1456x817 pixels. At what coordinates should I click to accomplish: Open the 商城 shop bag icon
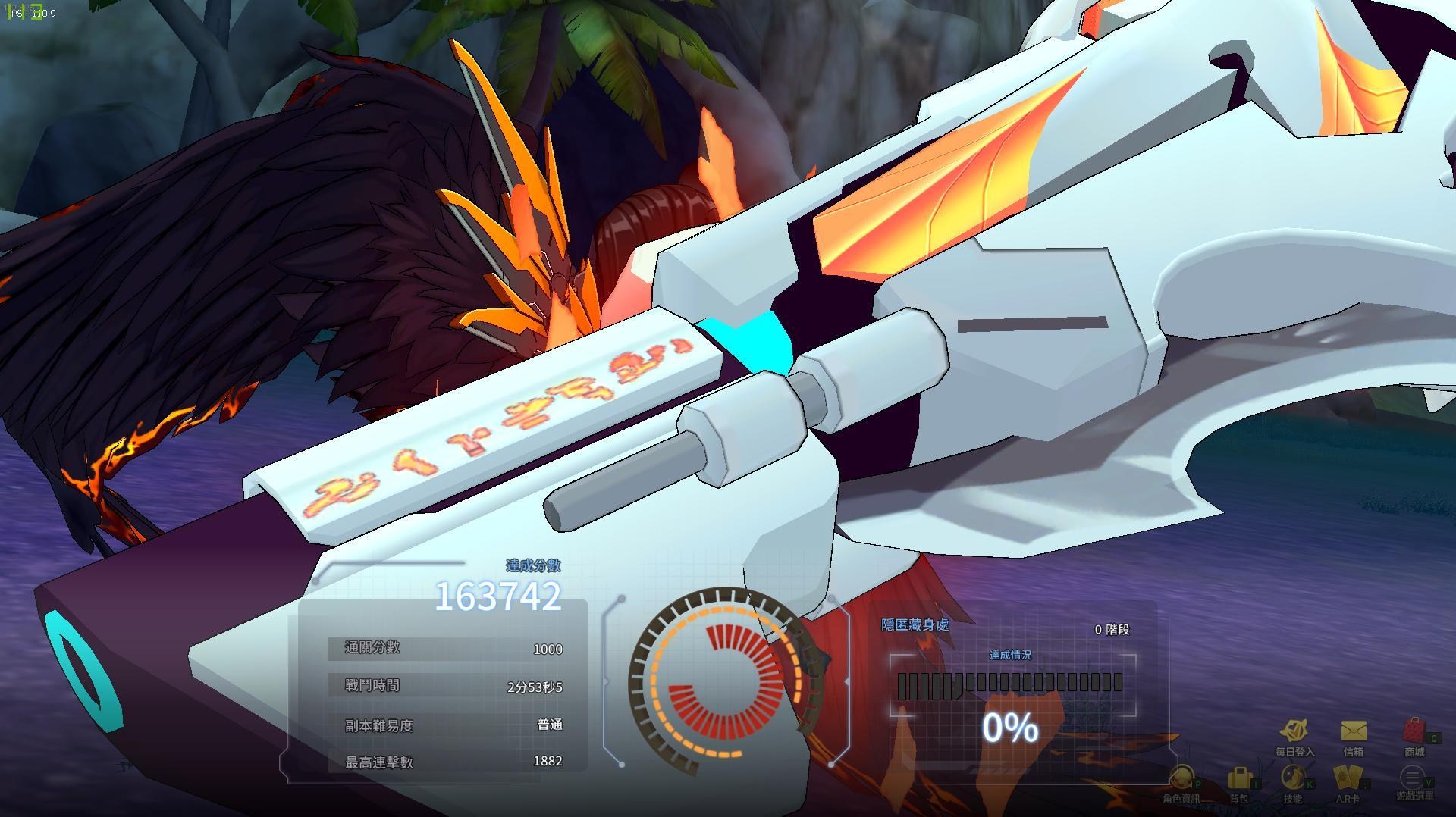click(1414, 730)
